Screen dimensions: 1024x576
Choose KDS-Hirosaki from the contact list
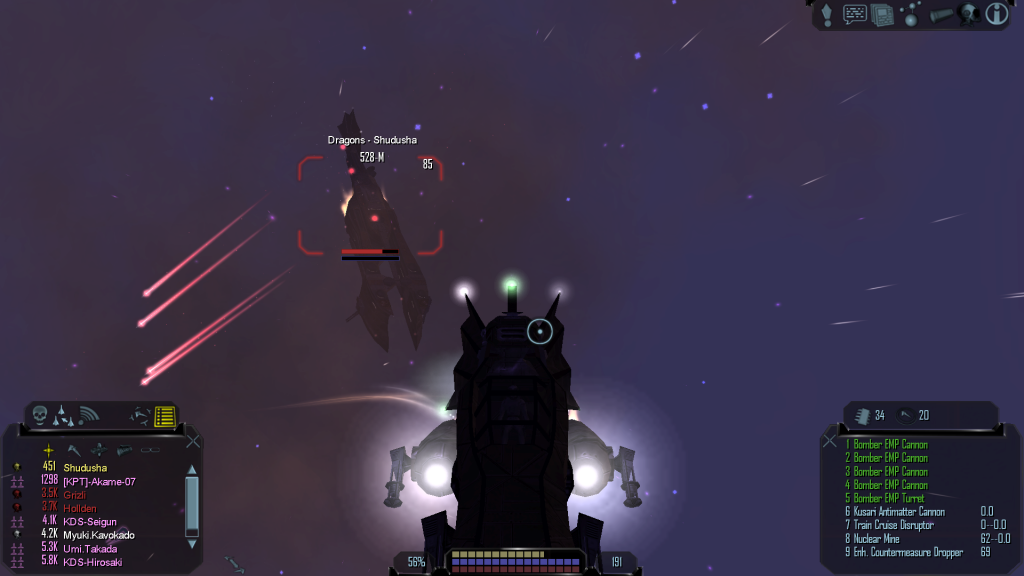click(x=90, y=562)
